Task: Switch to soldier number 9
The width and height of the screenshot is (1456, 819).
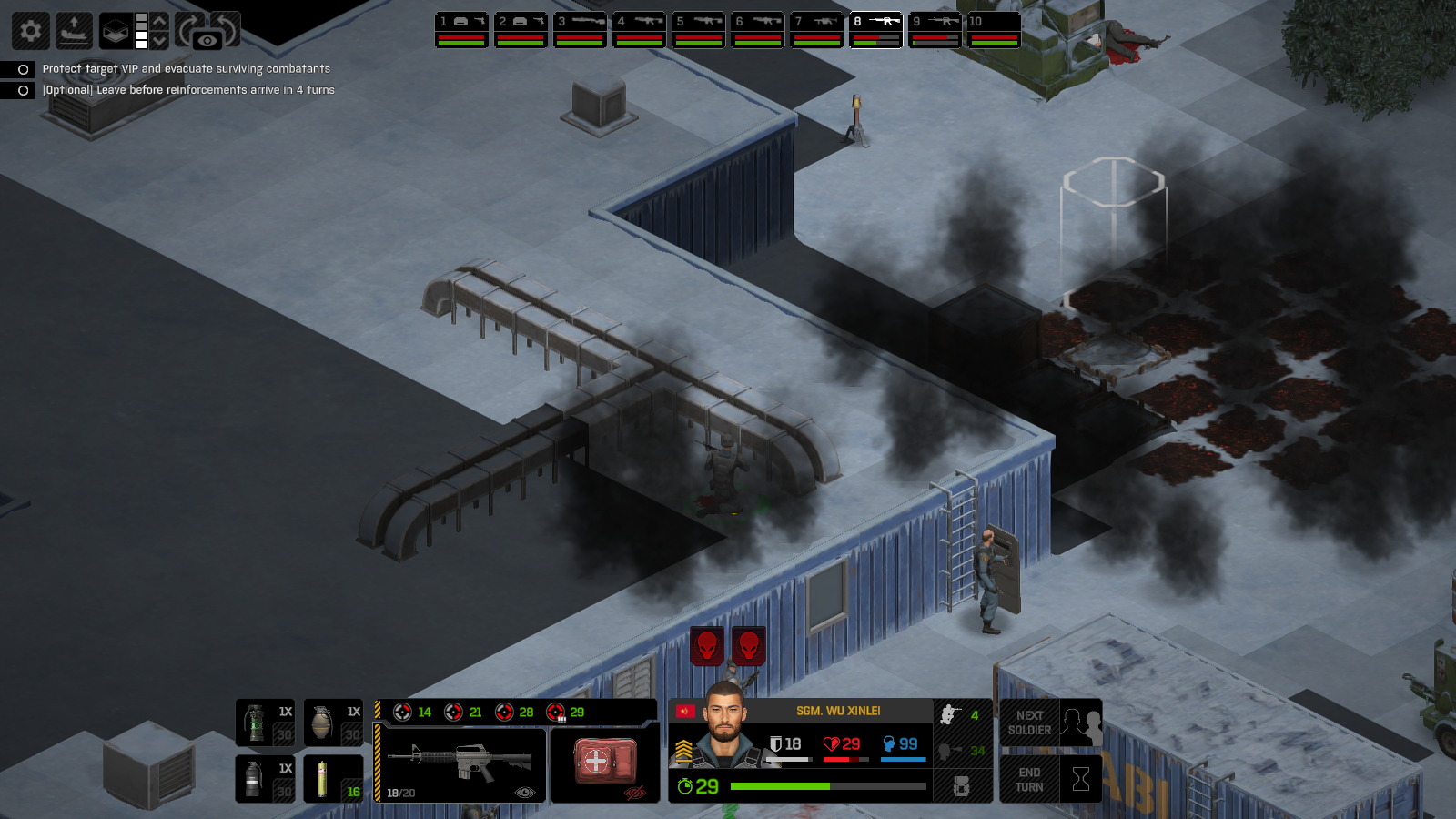Action: click(x=935, y=29)
